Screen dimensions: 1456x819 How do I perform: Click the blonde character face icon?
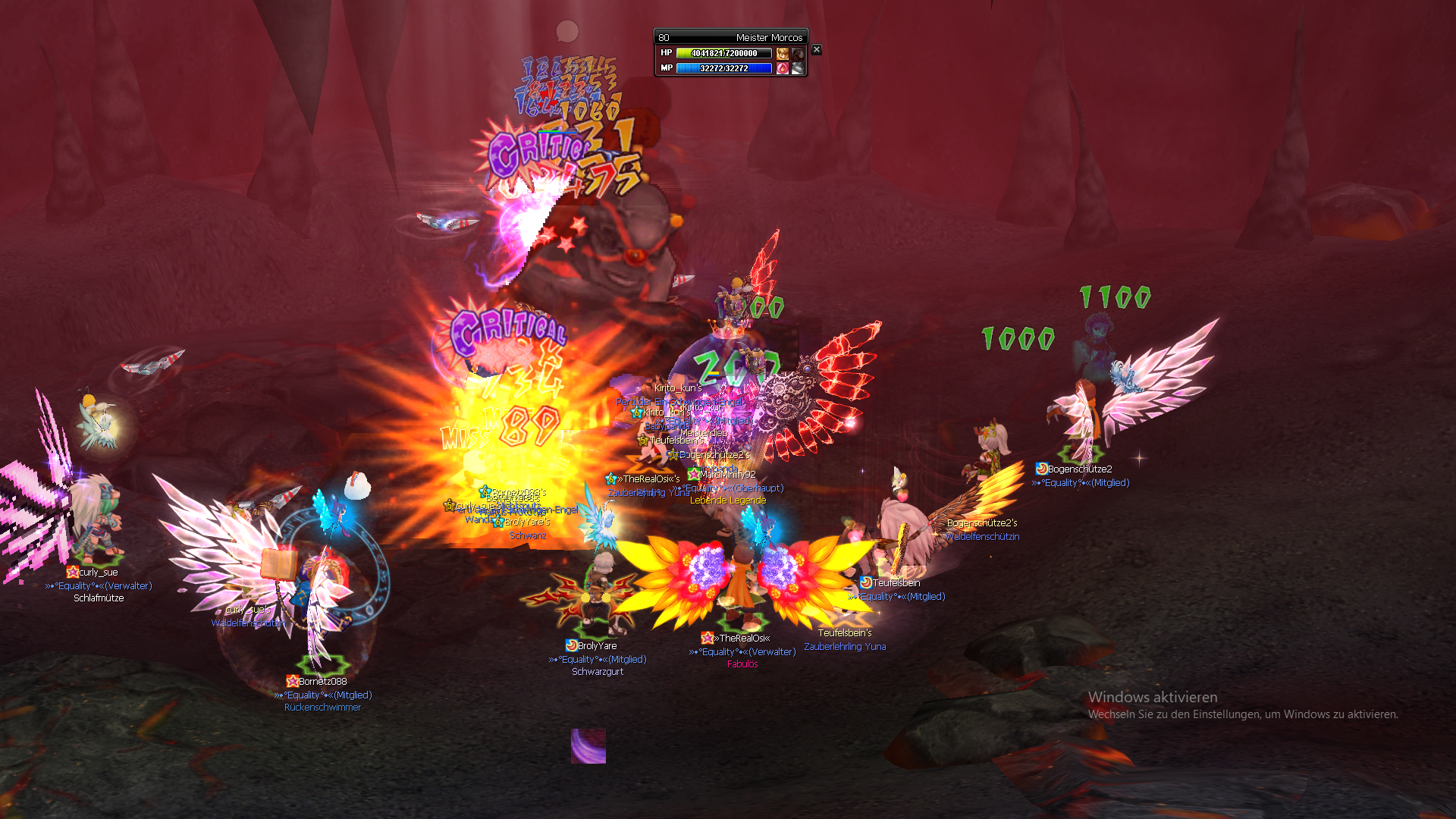pos(783,53)
